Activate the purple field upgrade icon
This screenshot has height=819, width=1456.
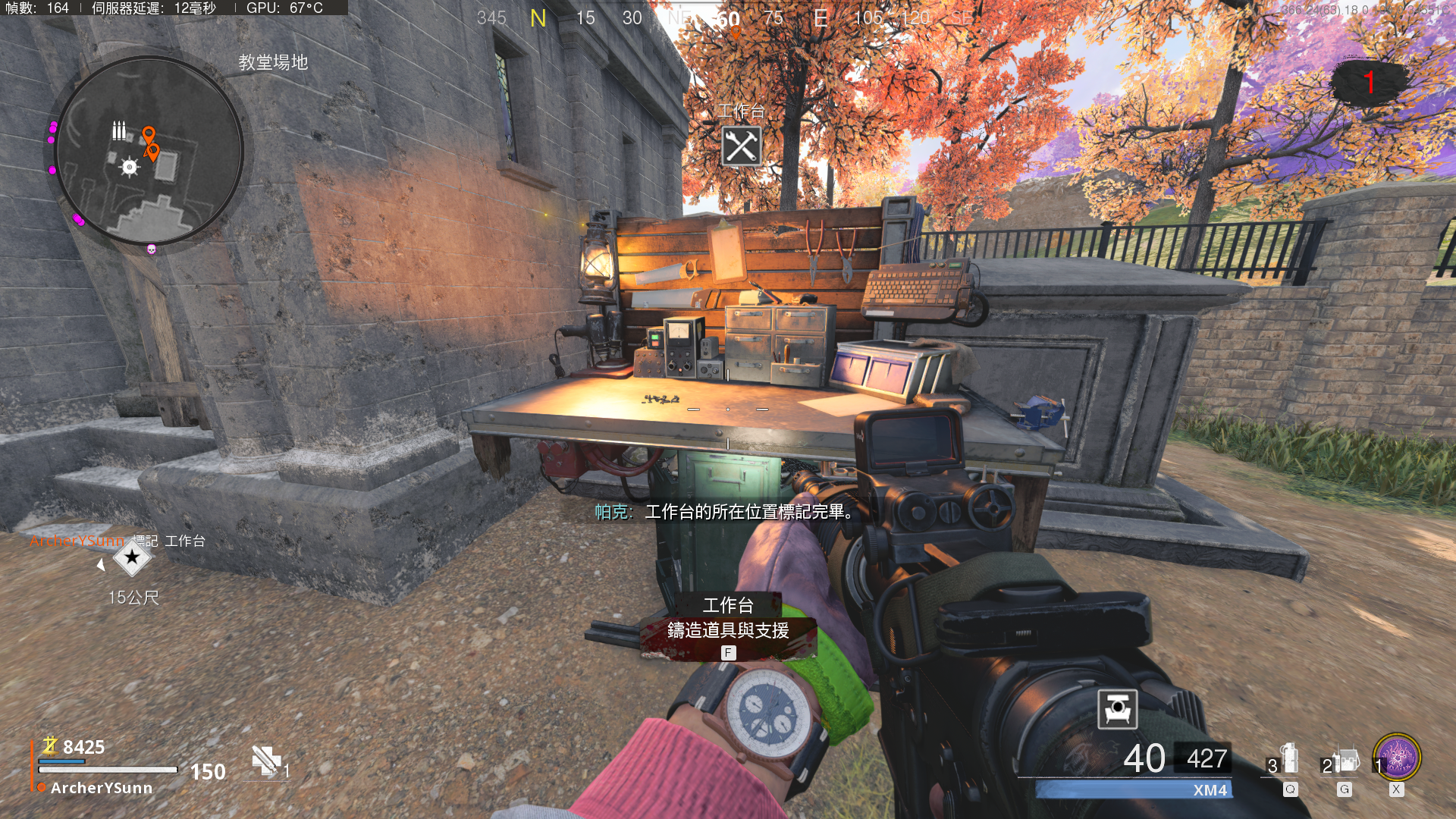pos(1397,758)
